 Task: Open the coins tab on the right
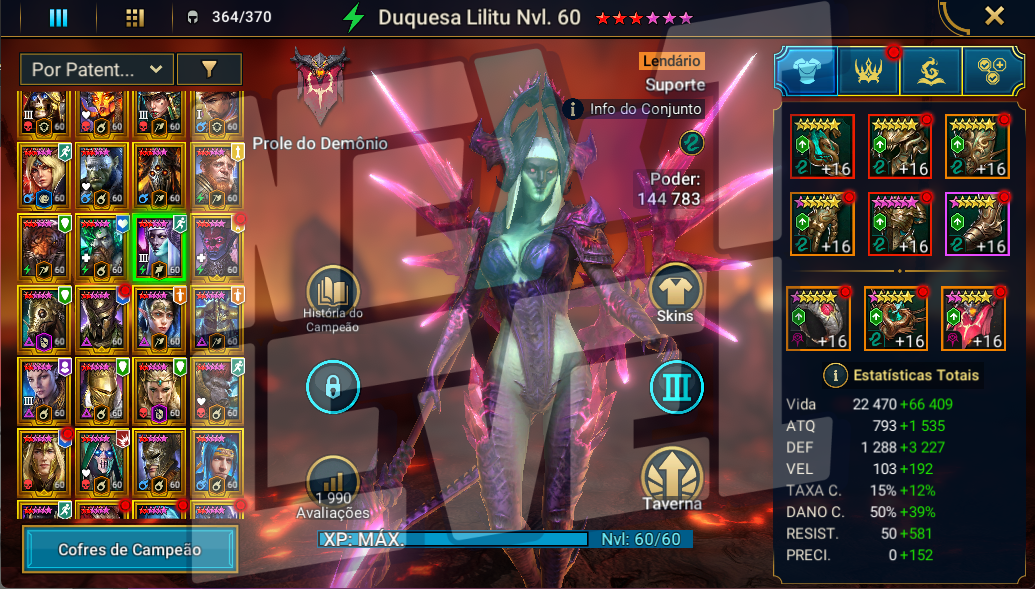992,71
